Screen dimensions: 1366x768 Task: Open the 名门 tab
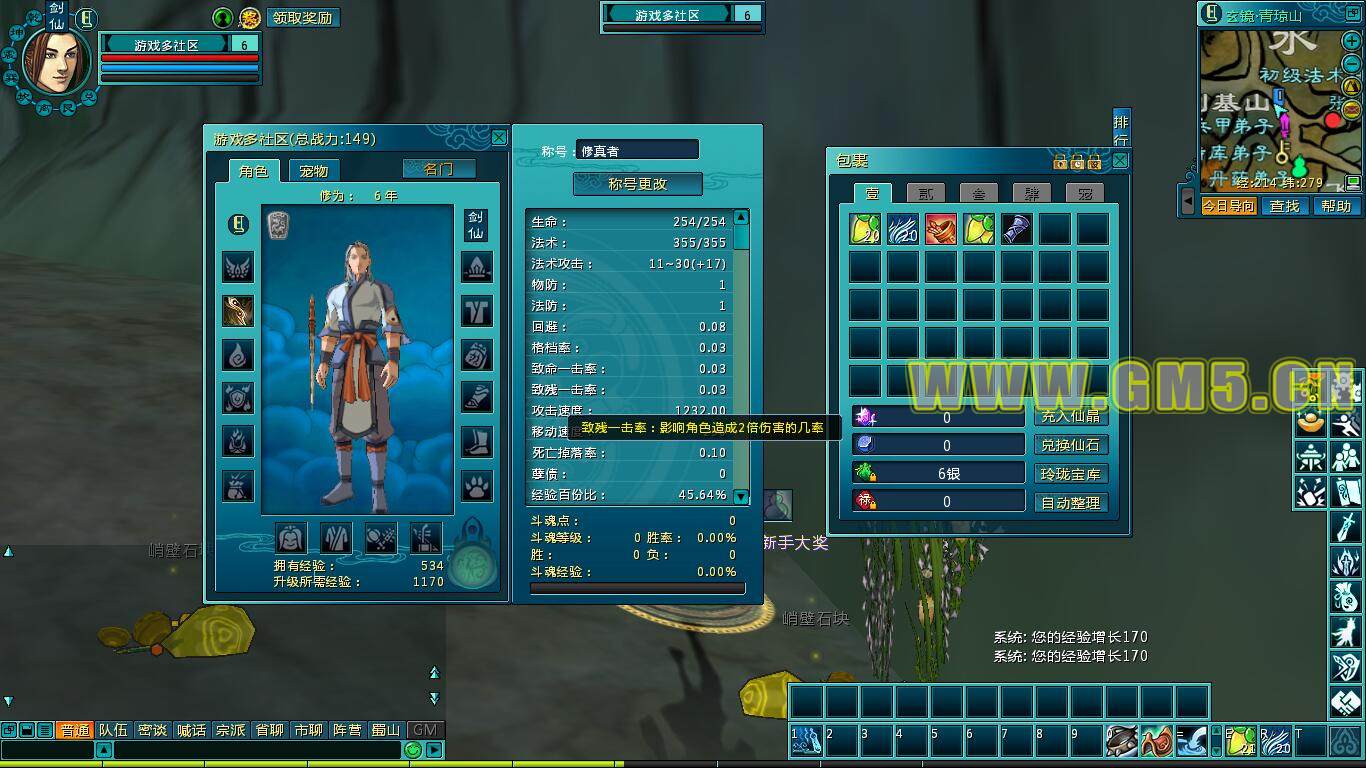coord(439,169)
